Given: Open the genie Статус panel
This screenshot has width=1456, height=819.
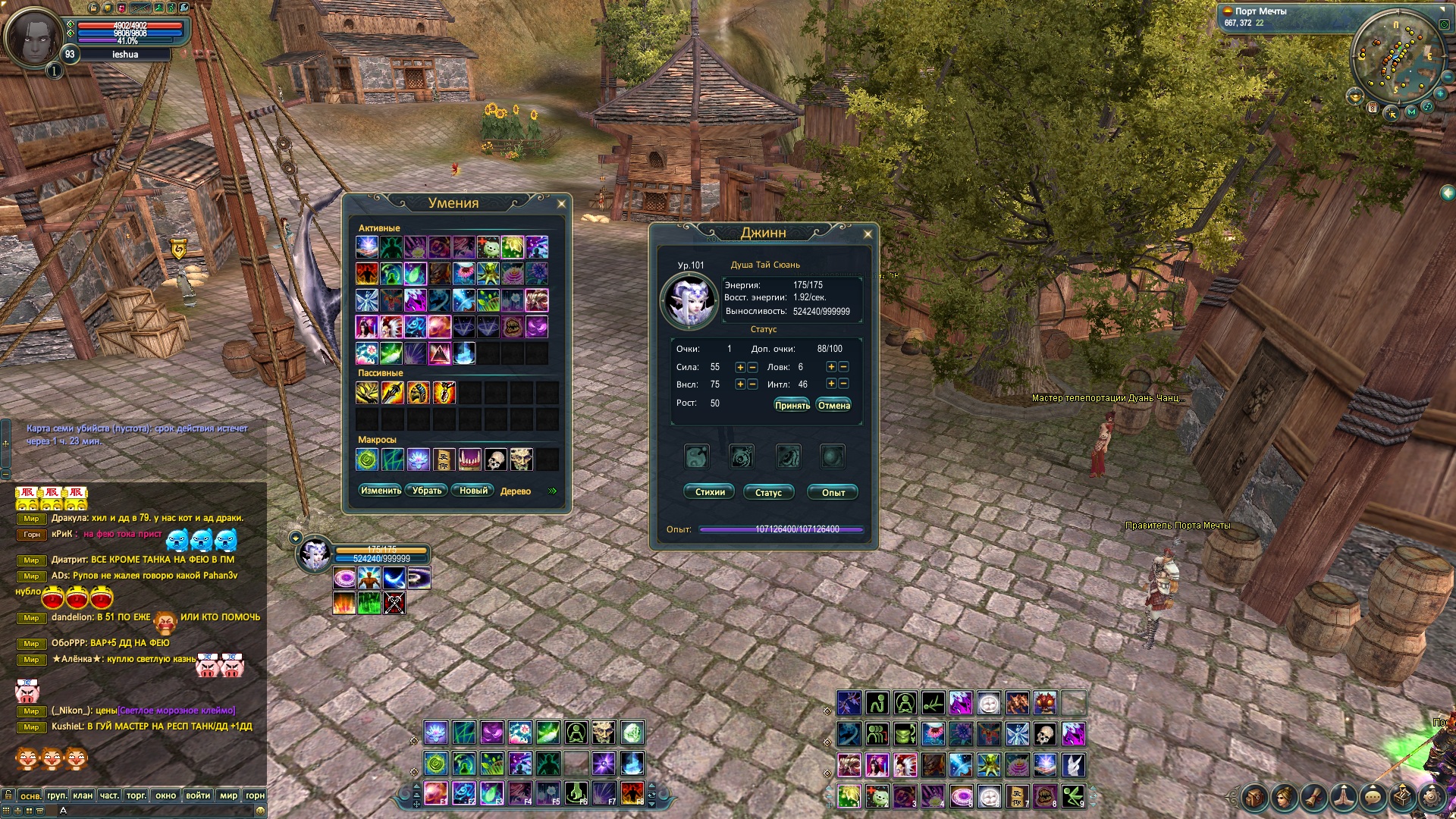Looking at the screenshot, I should coord(768,492).
